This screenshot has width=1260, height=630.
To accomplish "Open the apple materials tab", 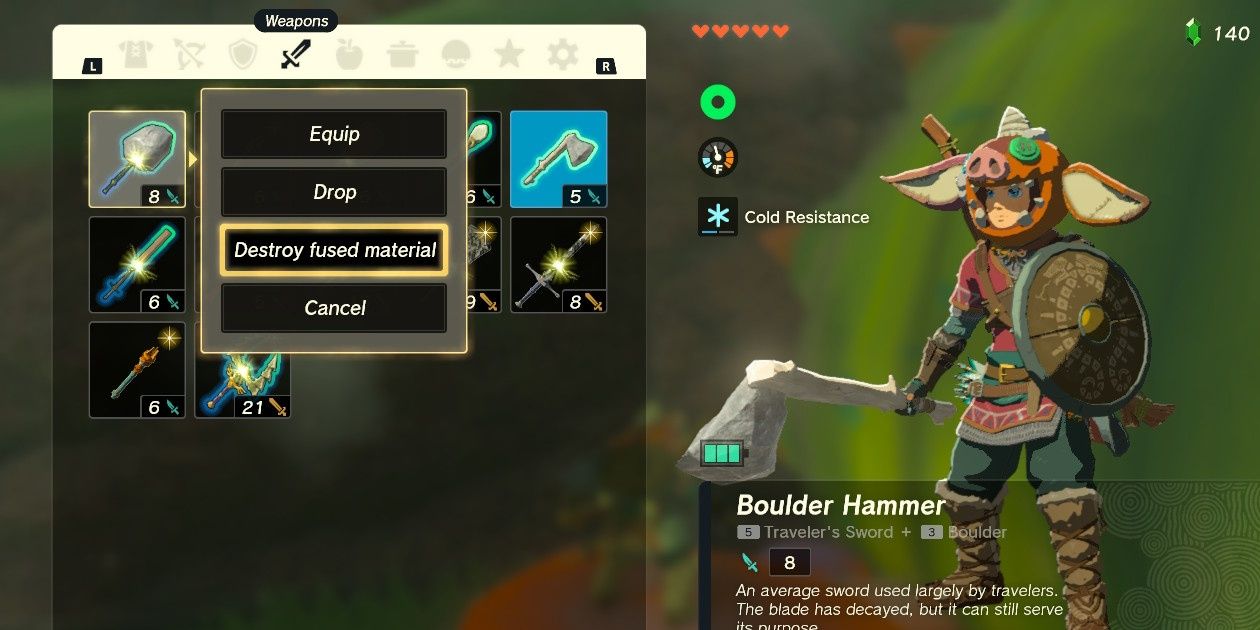I will coord(349,55).
